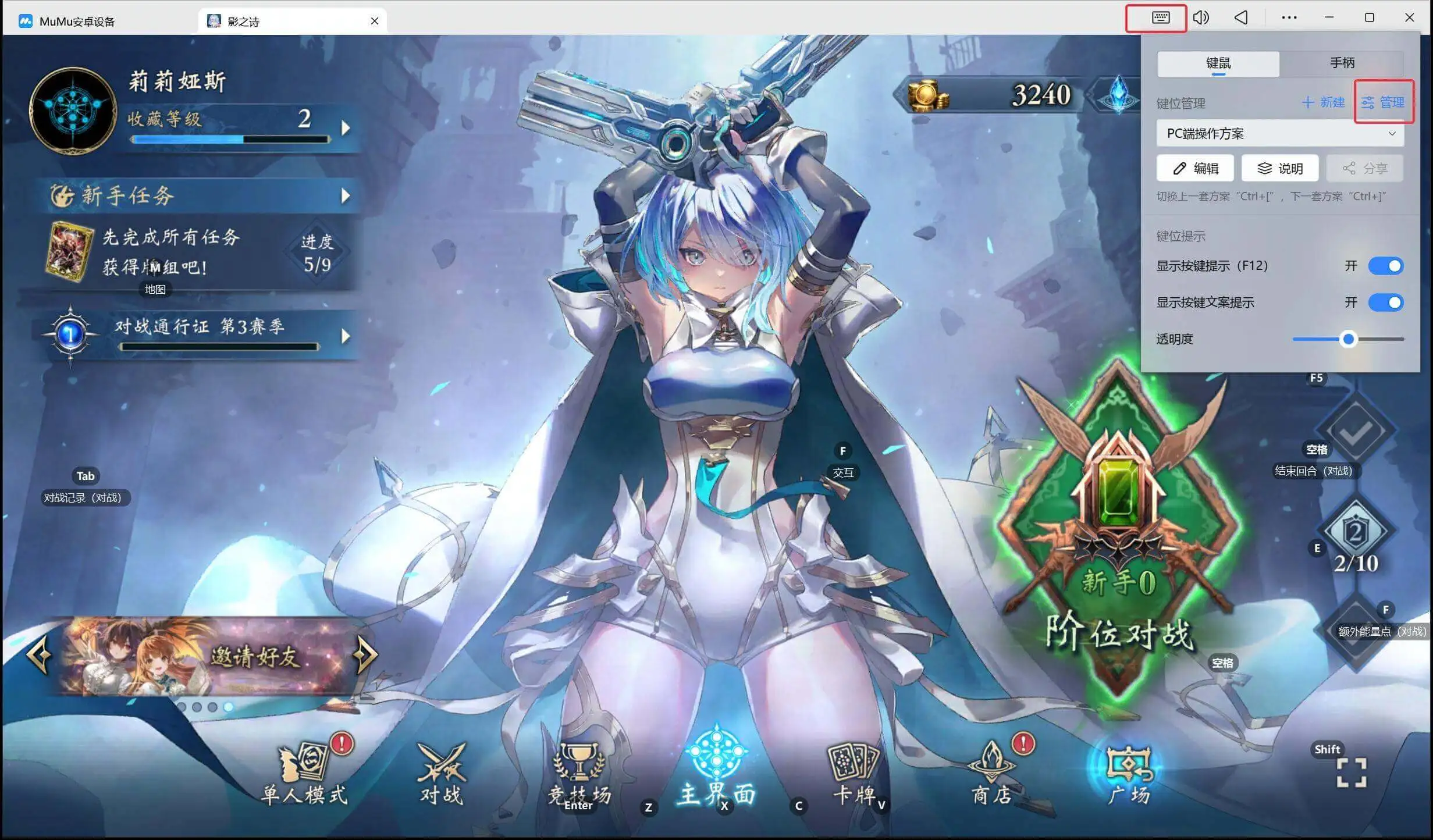The height and width of the screenshot is (840, 1433).
Task: Switch to the 手柄 gamepad tab
Action: pyautogui.click(x=1342, y=63)
